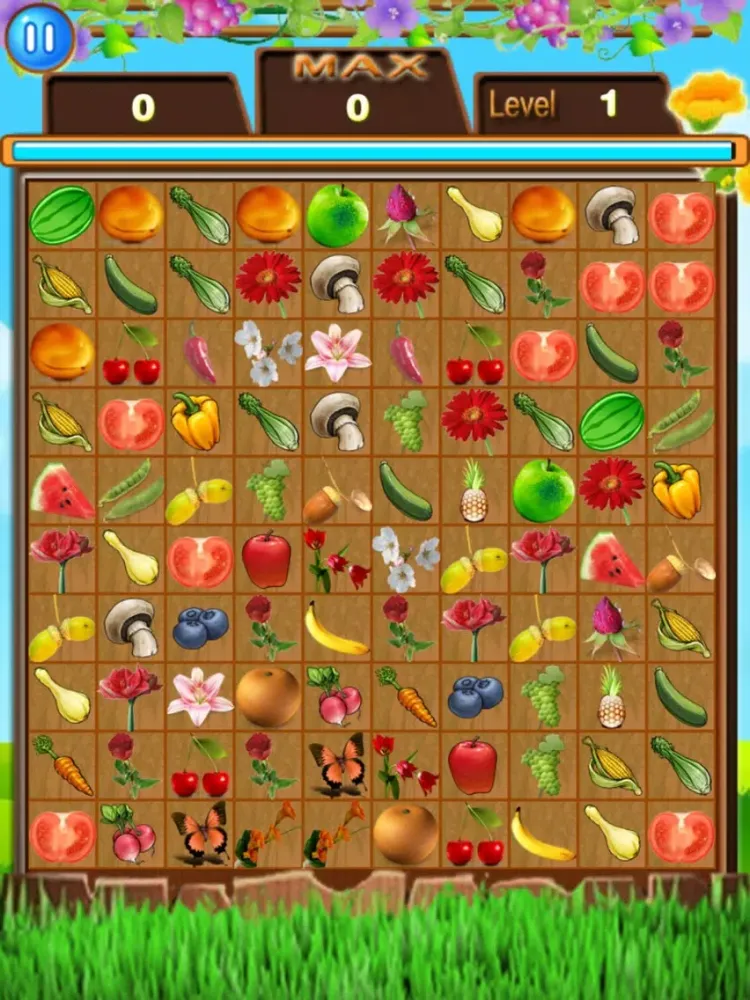Viewport: 750px width, 1000px height.
Task: Pick the red apple beside the tomato
Action: pyautogui.click(x=268, y=559)
